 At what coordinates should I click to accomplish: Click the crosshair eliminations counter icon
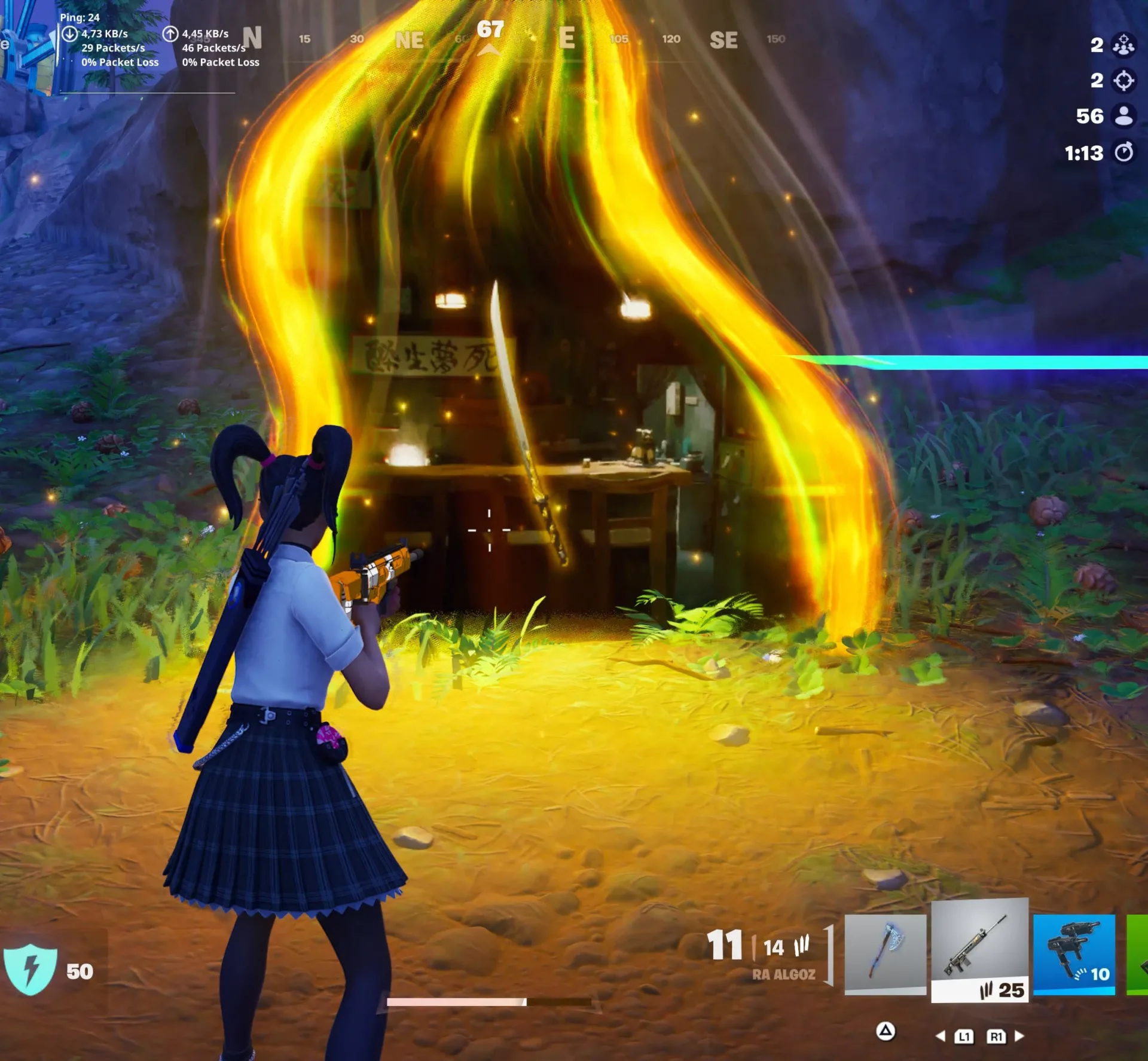click(x=1124, y=82)
